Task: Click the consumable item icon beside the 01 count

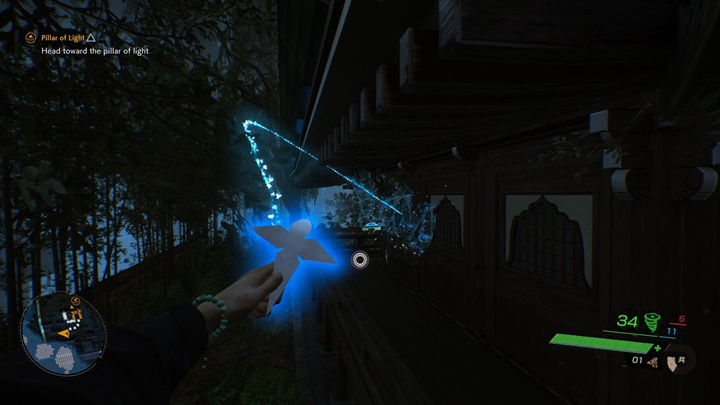Action: pos(654,360)
